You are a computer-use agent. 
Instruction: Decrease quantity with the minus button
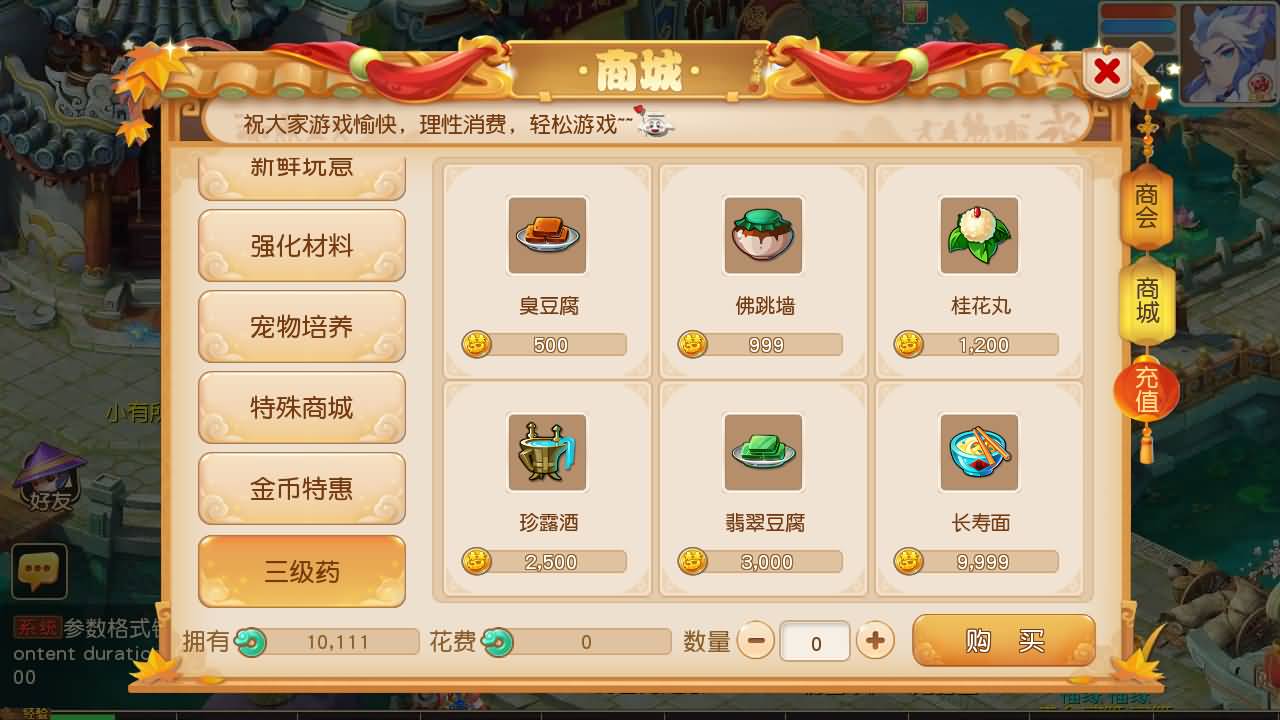(x=757, y=641)
